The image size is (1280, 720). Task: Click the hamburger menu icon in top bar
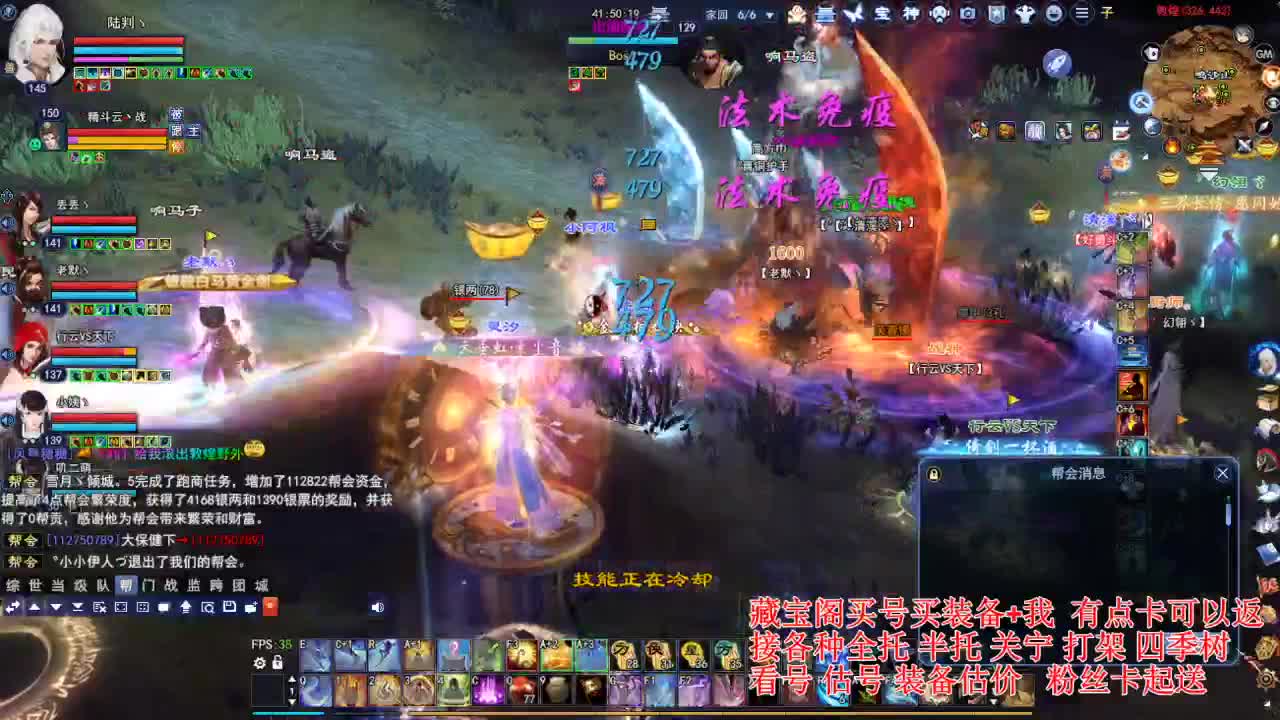[x=1080, y=13]
